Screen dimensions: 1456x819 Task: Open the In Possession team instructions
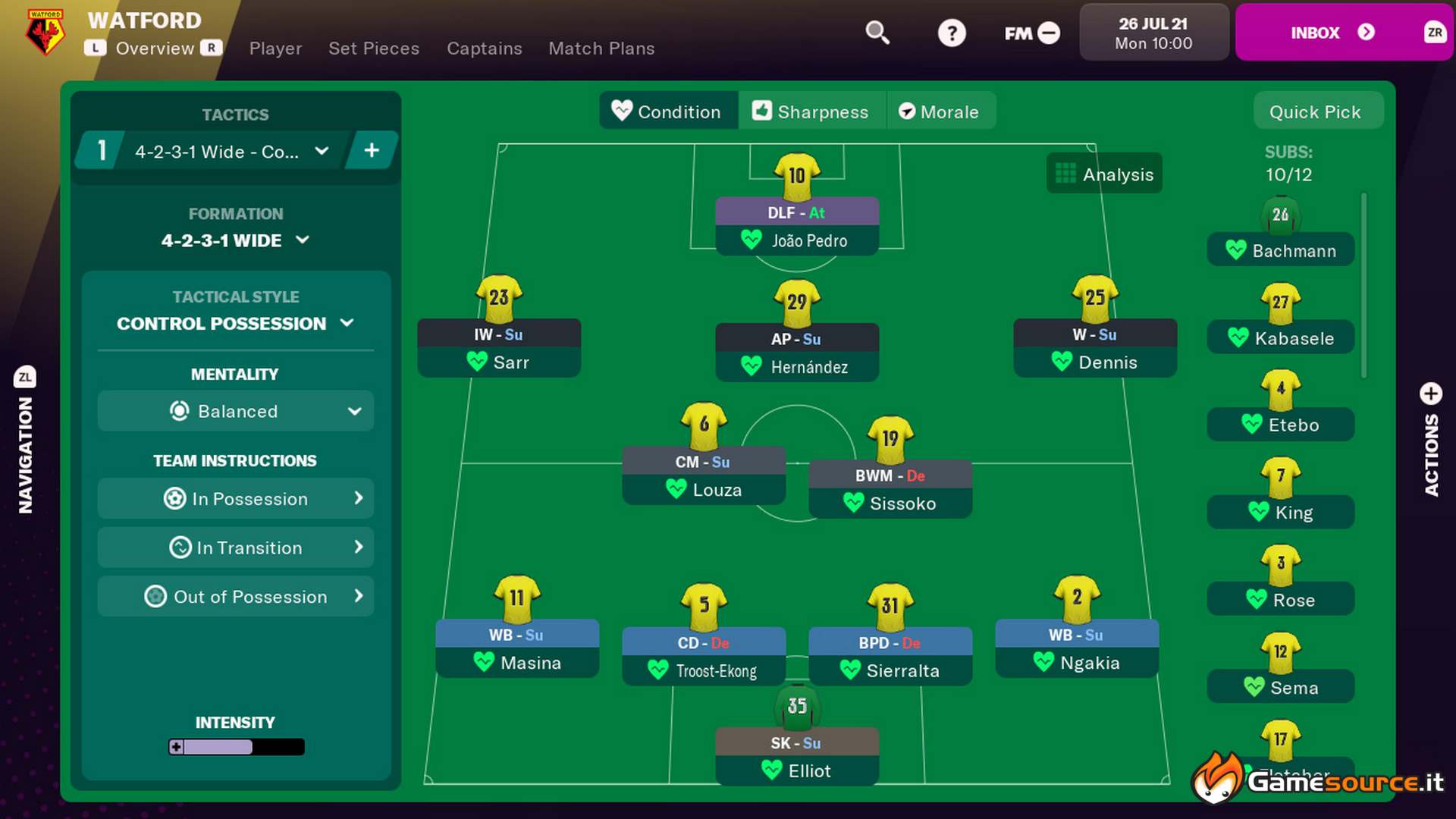[x=235, y=498]
